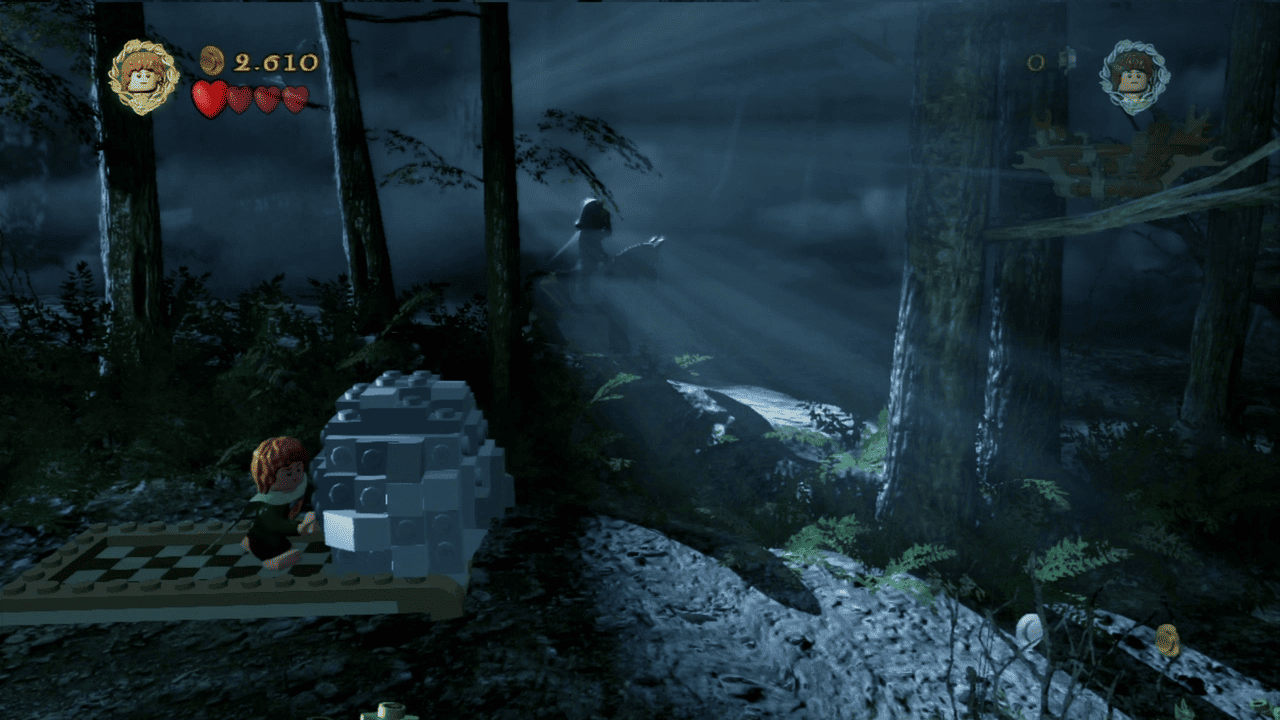Screen dimensions: 1280x720
Task: Open the zero counter next to Frodo's portrait
Action: click(1035, 62)
